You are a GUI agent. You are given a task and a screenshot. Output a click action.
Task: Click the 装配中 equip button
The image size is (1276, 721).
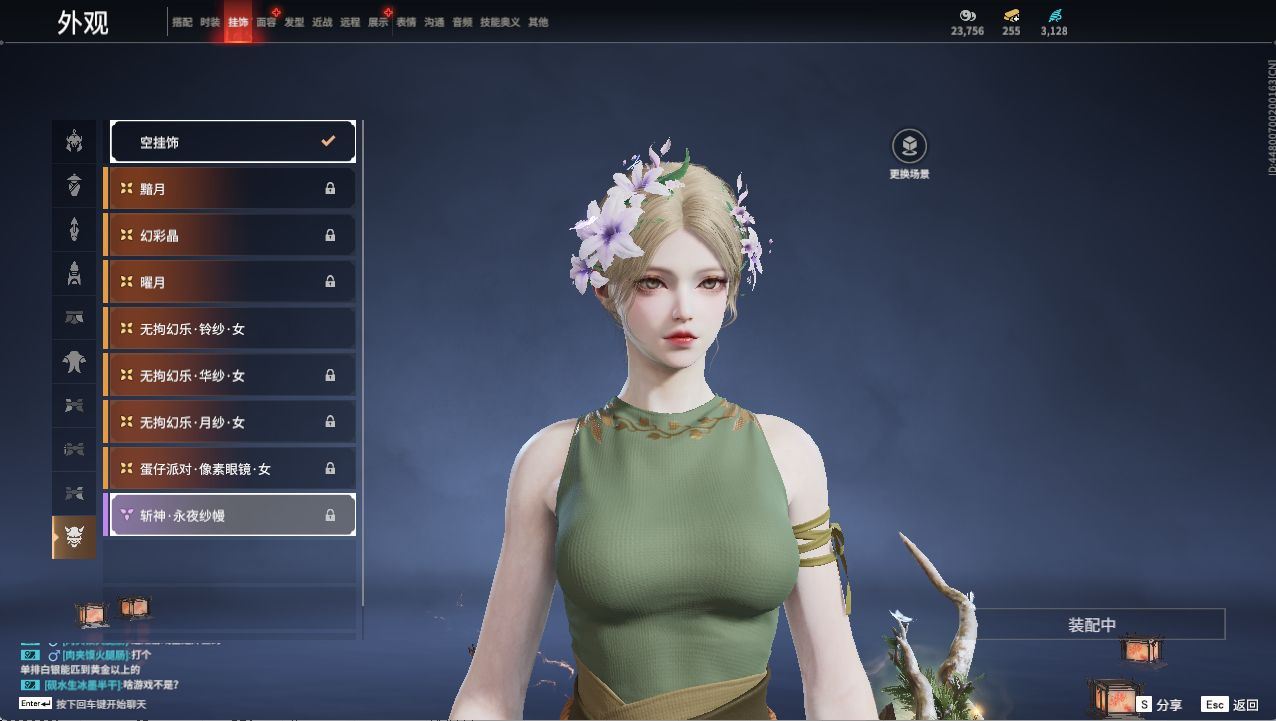click(x=1092, y=625)
